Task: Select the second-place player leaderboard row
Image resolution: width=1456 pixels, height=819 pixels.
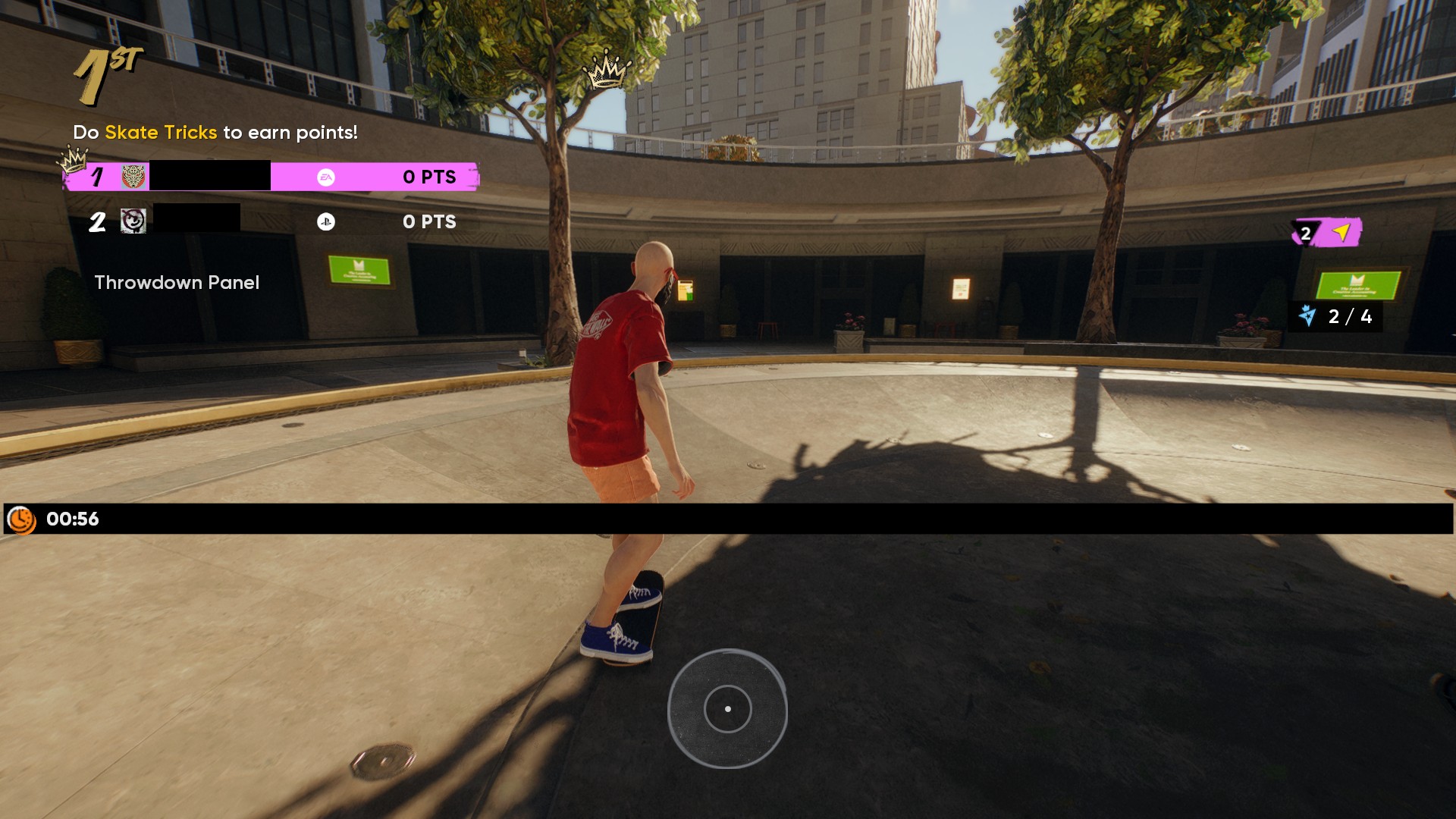Action: pyautogui.click(x=273, y=221)
